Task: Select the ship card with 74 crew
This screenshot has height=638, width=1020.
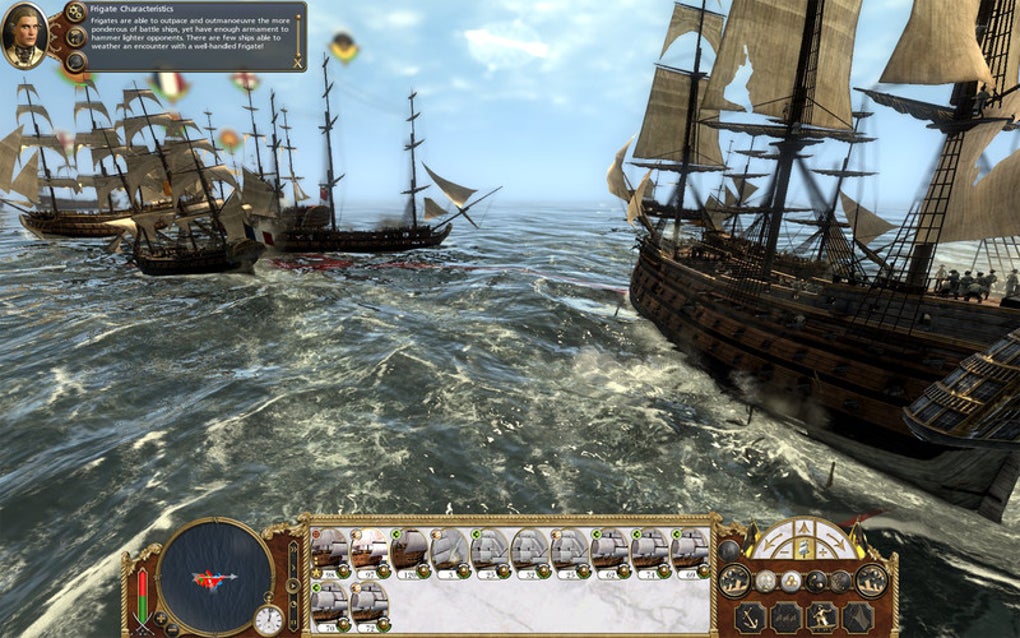Action: click(650, 553)
